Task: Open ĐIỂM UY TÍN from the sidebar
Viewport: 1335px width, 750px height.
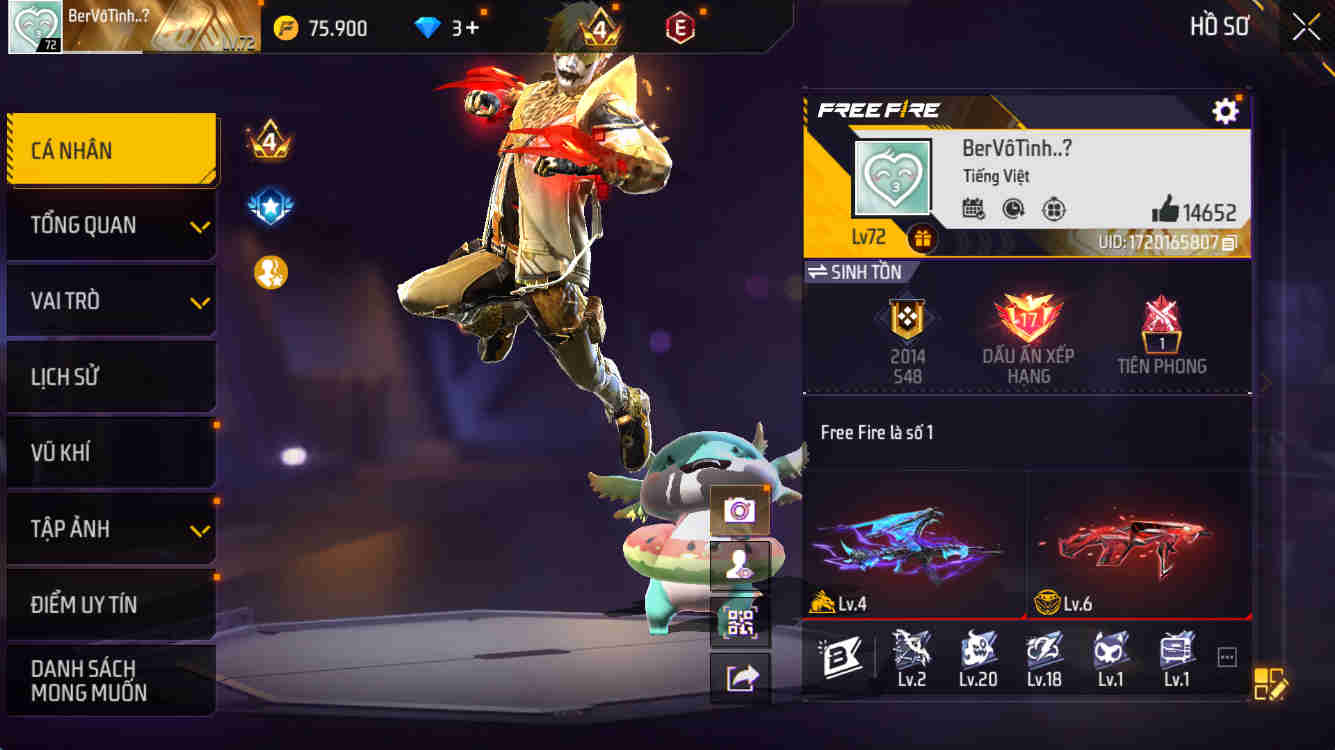Action: click(x=111, y=605)
